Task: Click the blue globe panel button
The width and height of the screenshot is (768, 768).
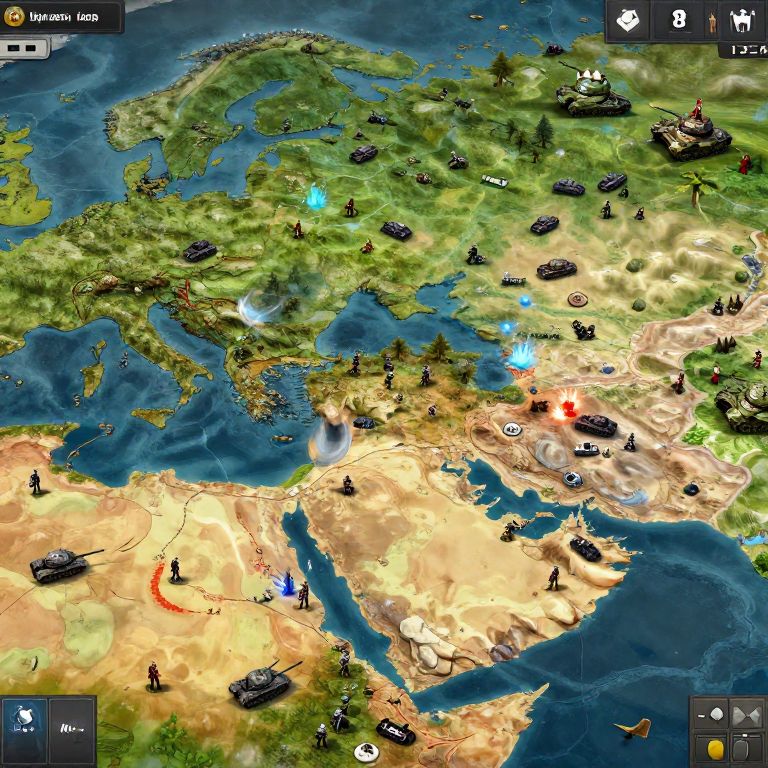Action: [23, 717]
